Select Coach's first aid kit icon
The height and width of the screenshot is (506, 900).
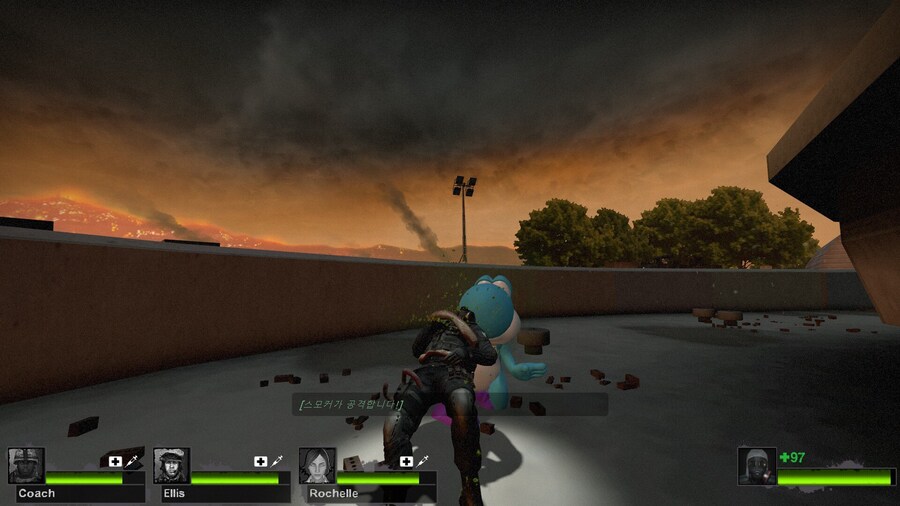pos(116,461)
